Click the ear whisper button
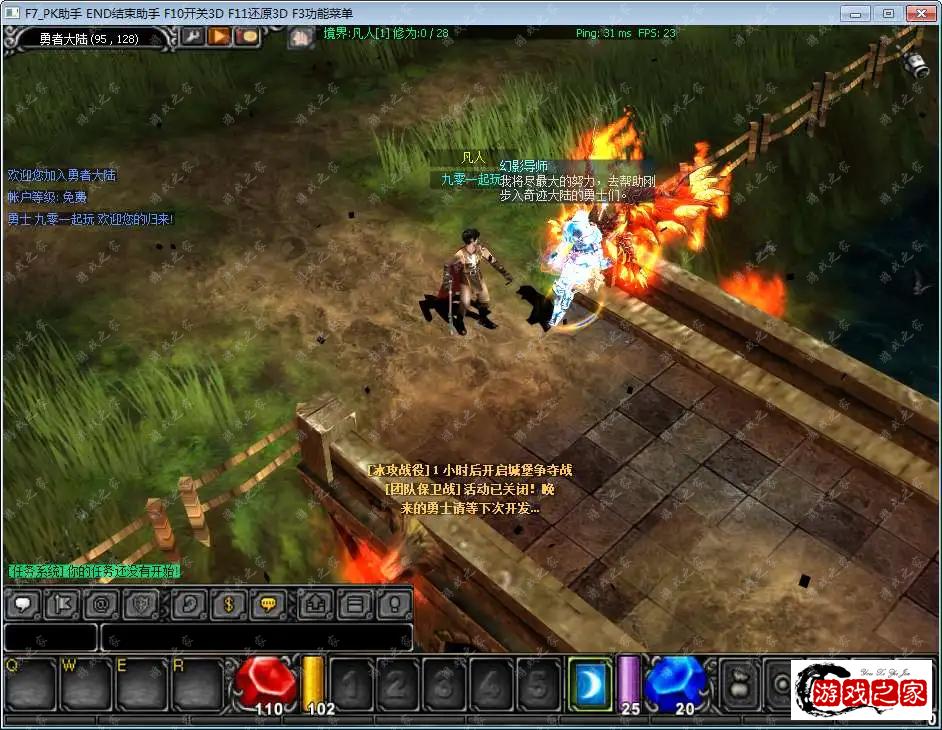Screen dimensions: 942x730 click(190, 603)
